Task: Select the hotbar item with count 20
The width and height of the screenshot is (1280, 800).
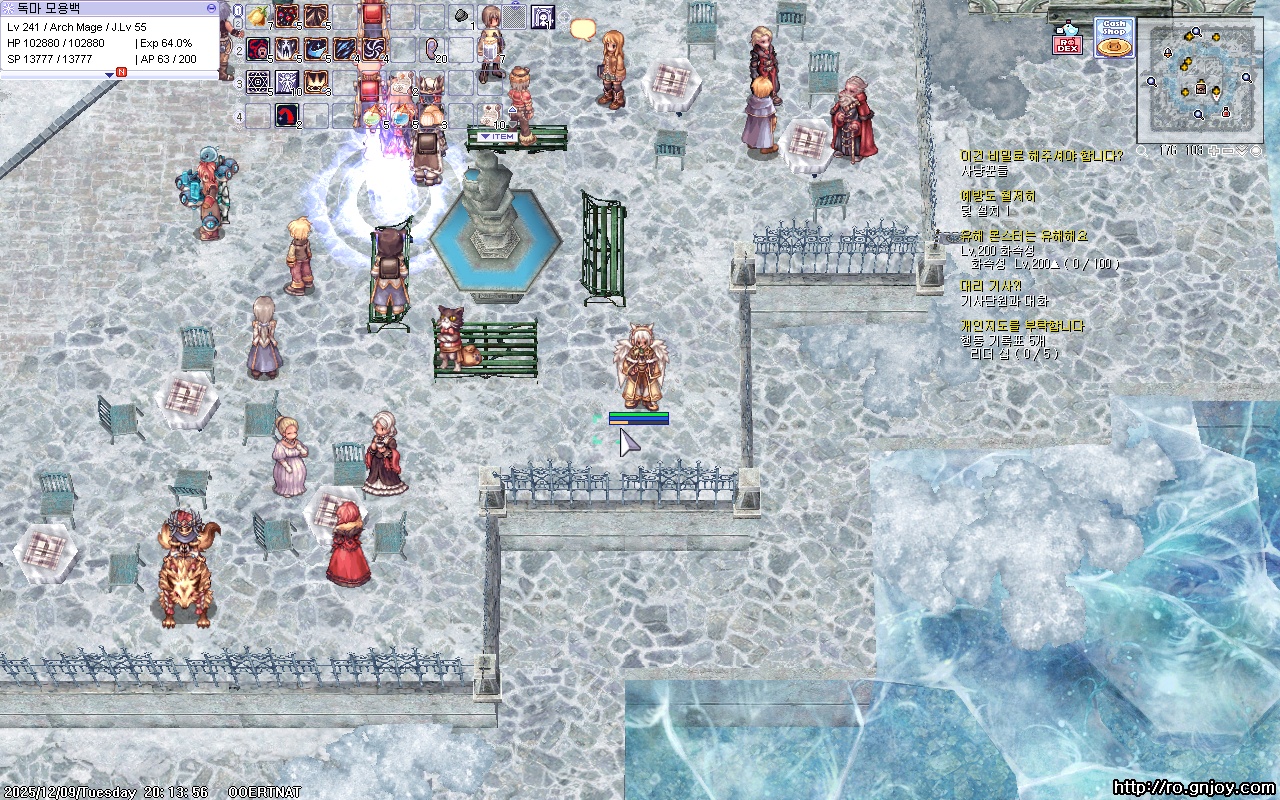Action: click(433, 48)
